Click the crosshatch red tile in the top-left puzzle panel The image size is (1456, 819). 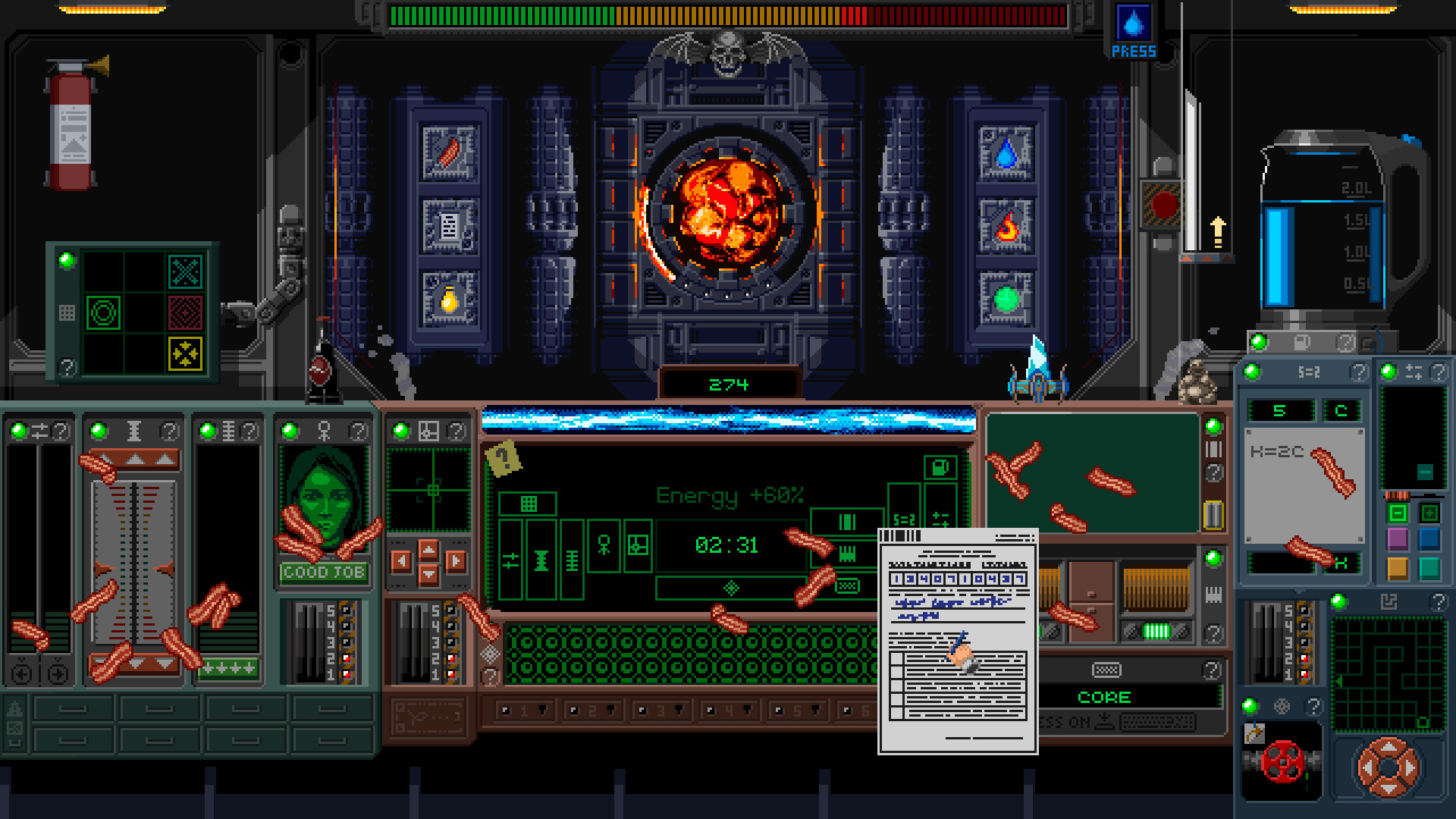point(186,312)
